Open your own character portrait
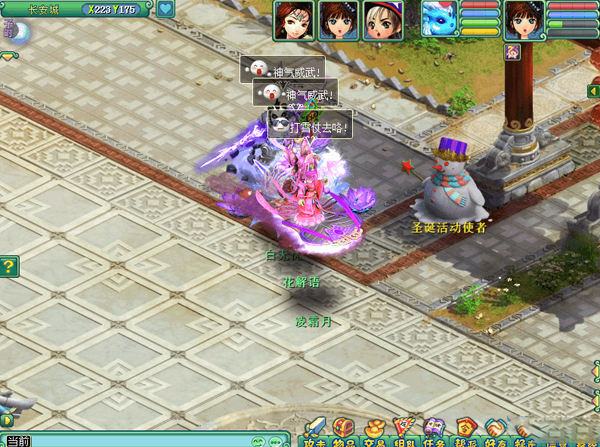Image resolution: width=600 pixels, height=447 pixels. point(524,20)
